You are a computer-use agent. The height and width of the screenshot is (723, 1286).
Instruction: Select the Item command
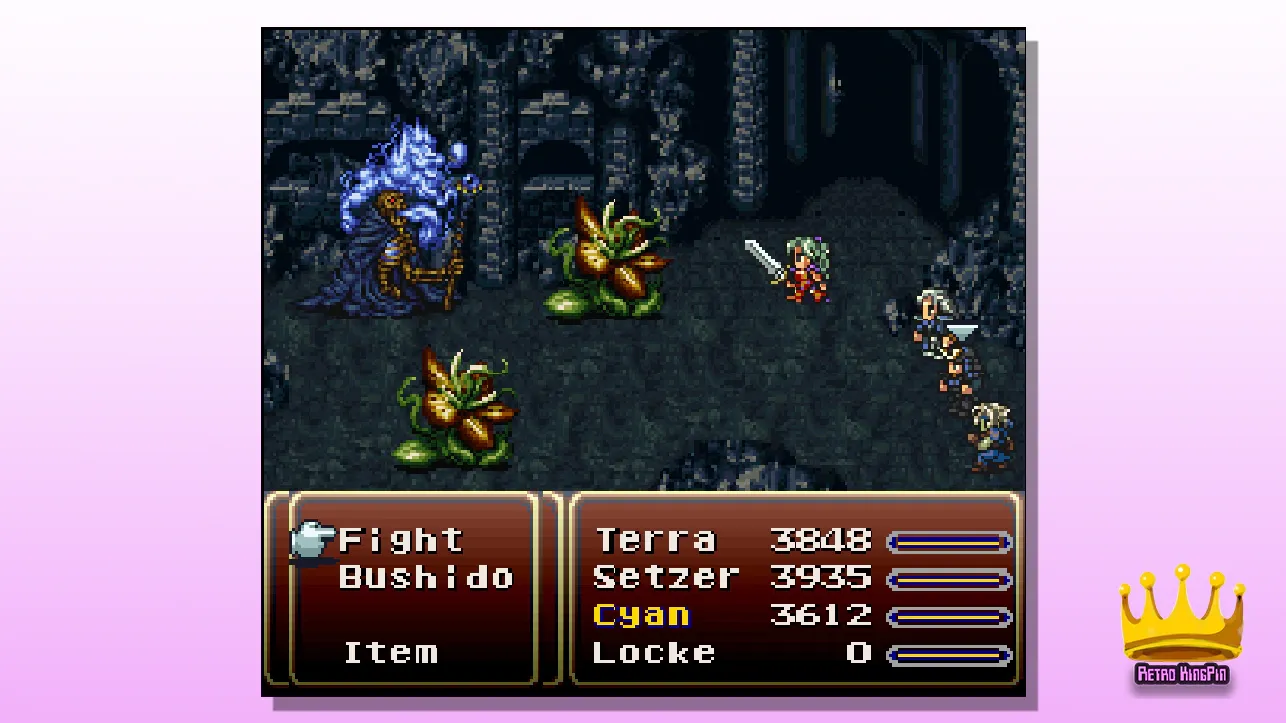[x=390, y=653]
